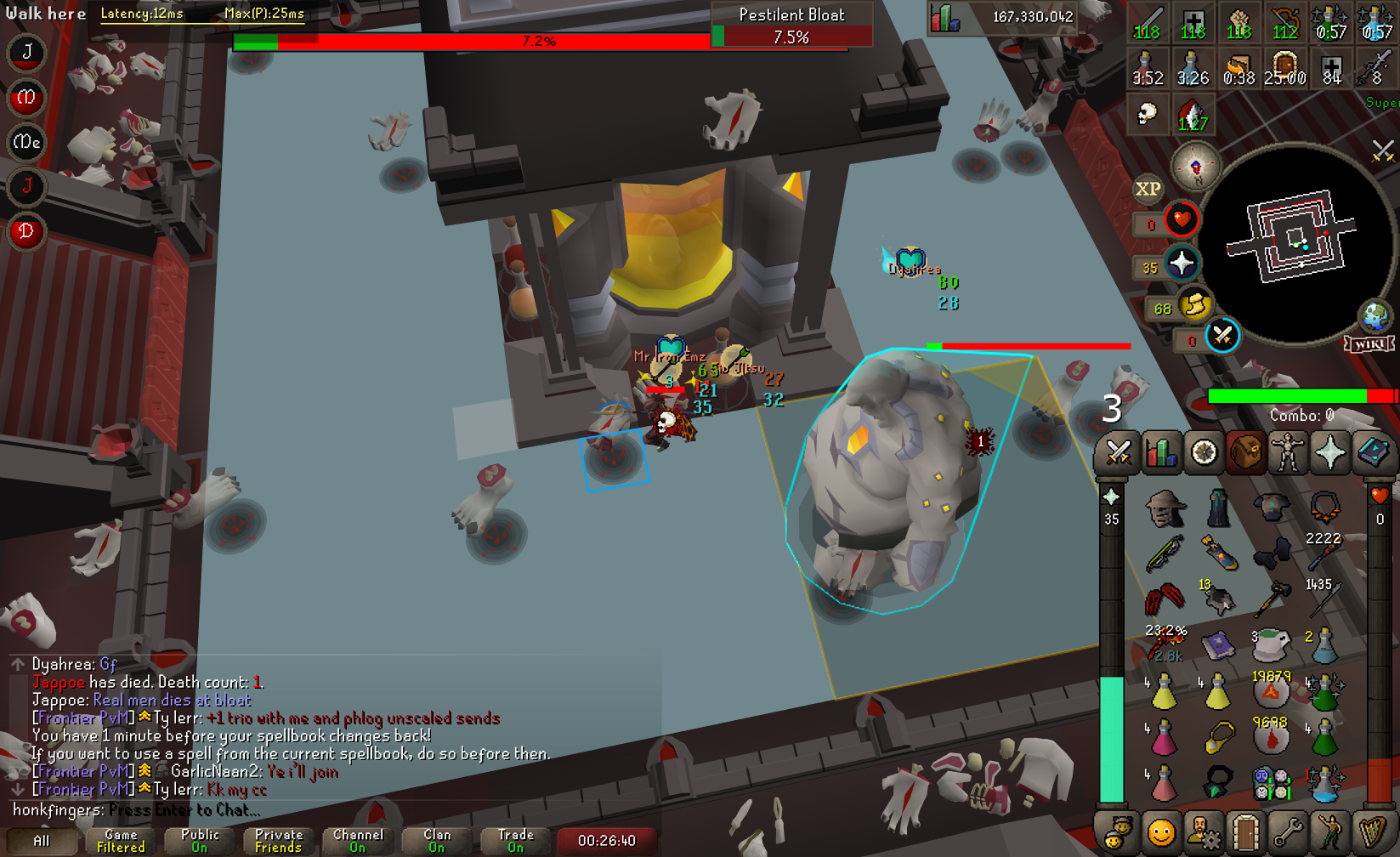Click the XP drops toggle orb
Viewport: 1400px width, 857px height.
click(1148, 189)
